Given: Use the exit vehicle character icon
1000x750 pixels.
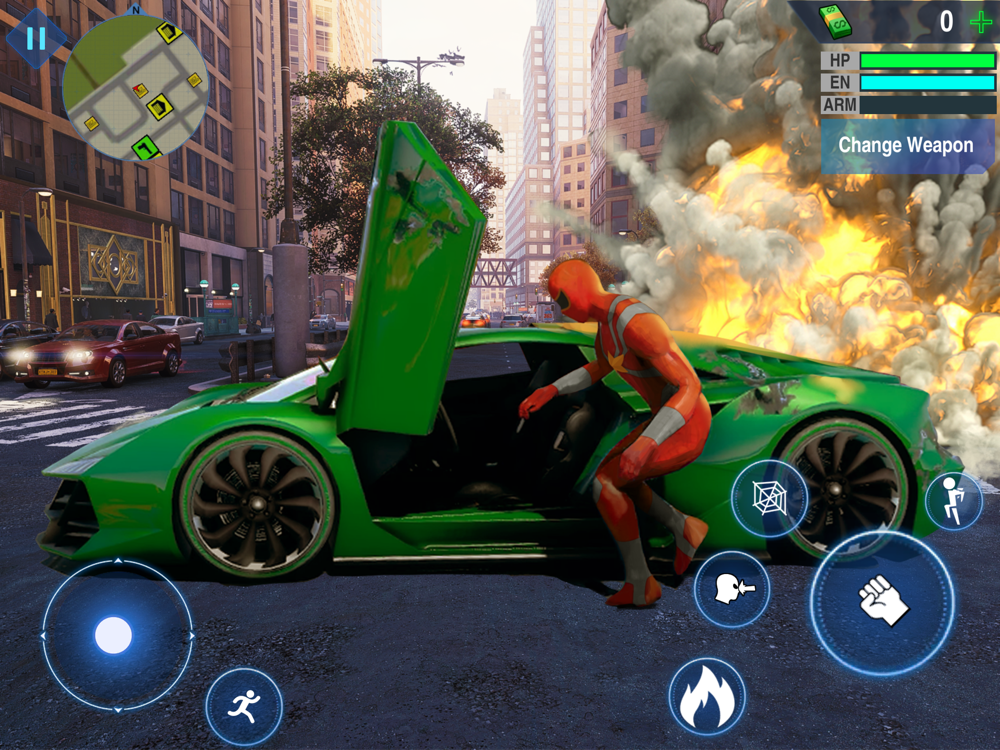Looking at the screenshot, I should click(x=953, y=501).
